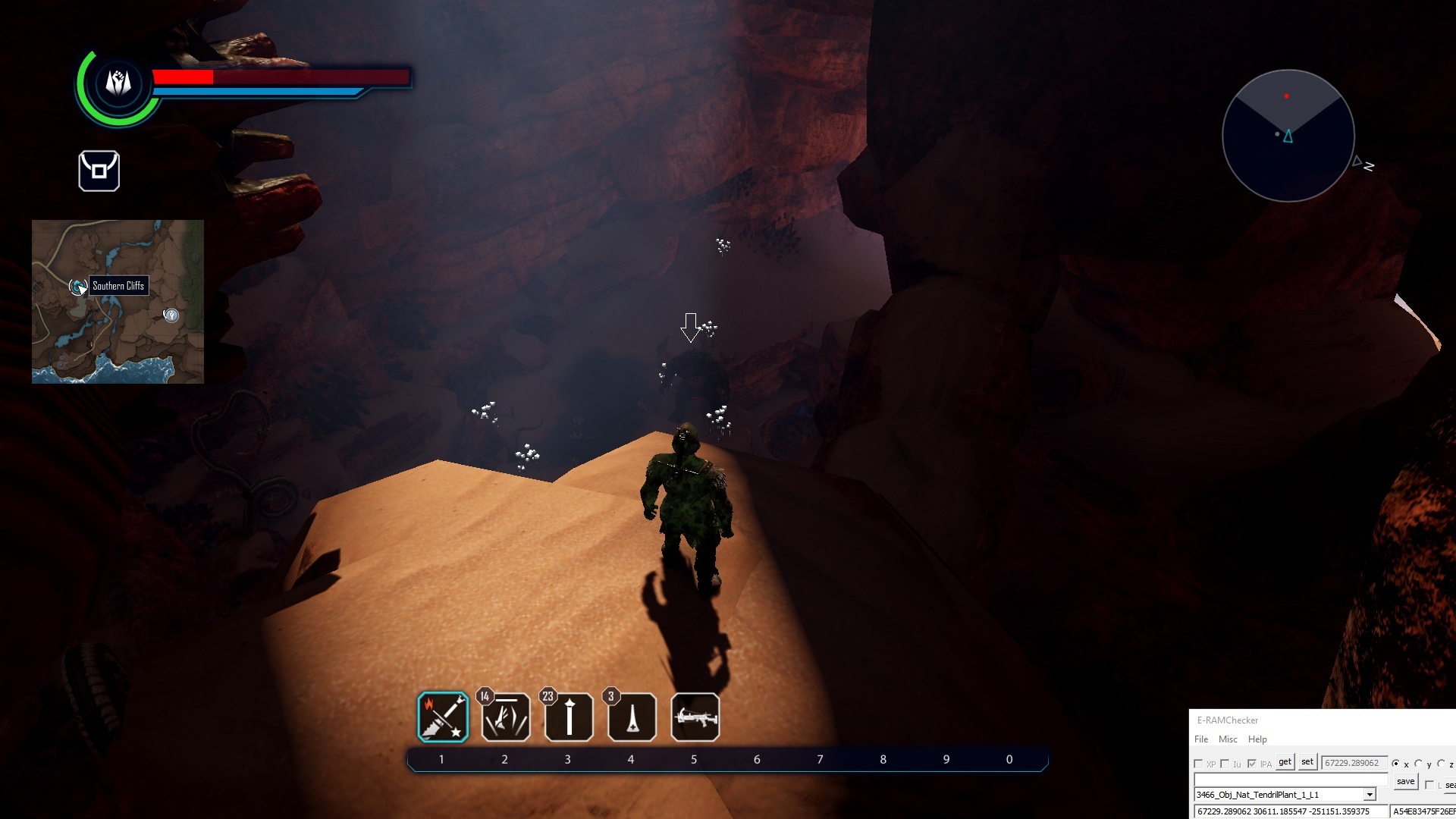Select the spear slot with count 23

pos(569,717)
